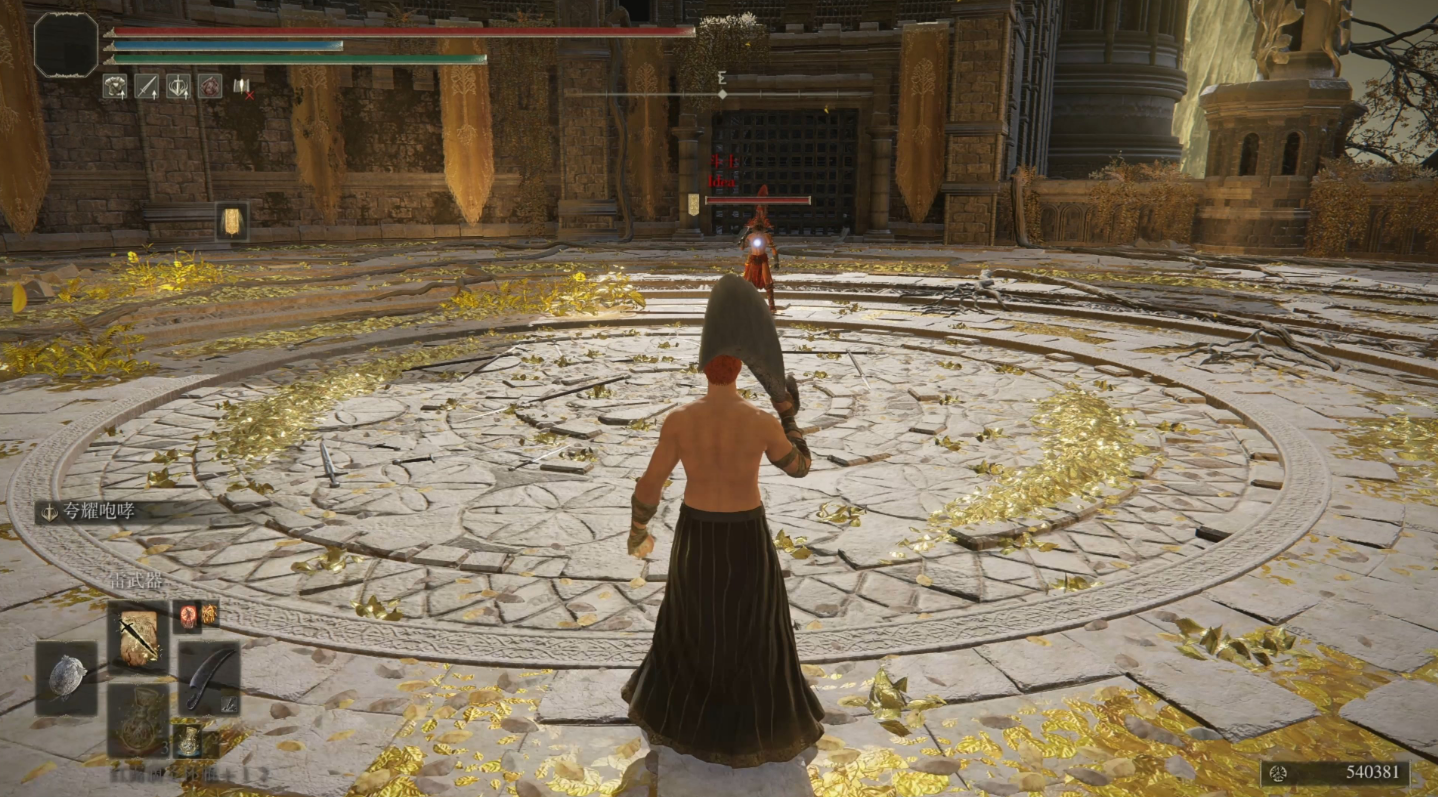Pick the small blue flask next-item icon
The width and height of the screenshot is (1438, 797).
click(x=186, y=741)
